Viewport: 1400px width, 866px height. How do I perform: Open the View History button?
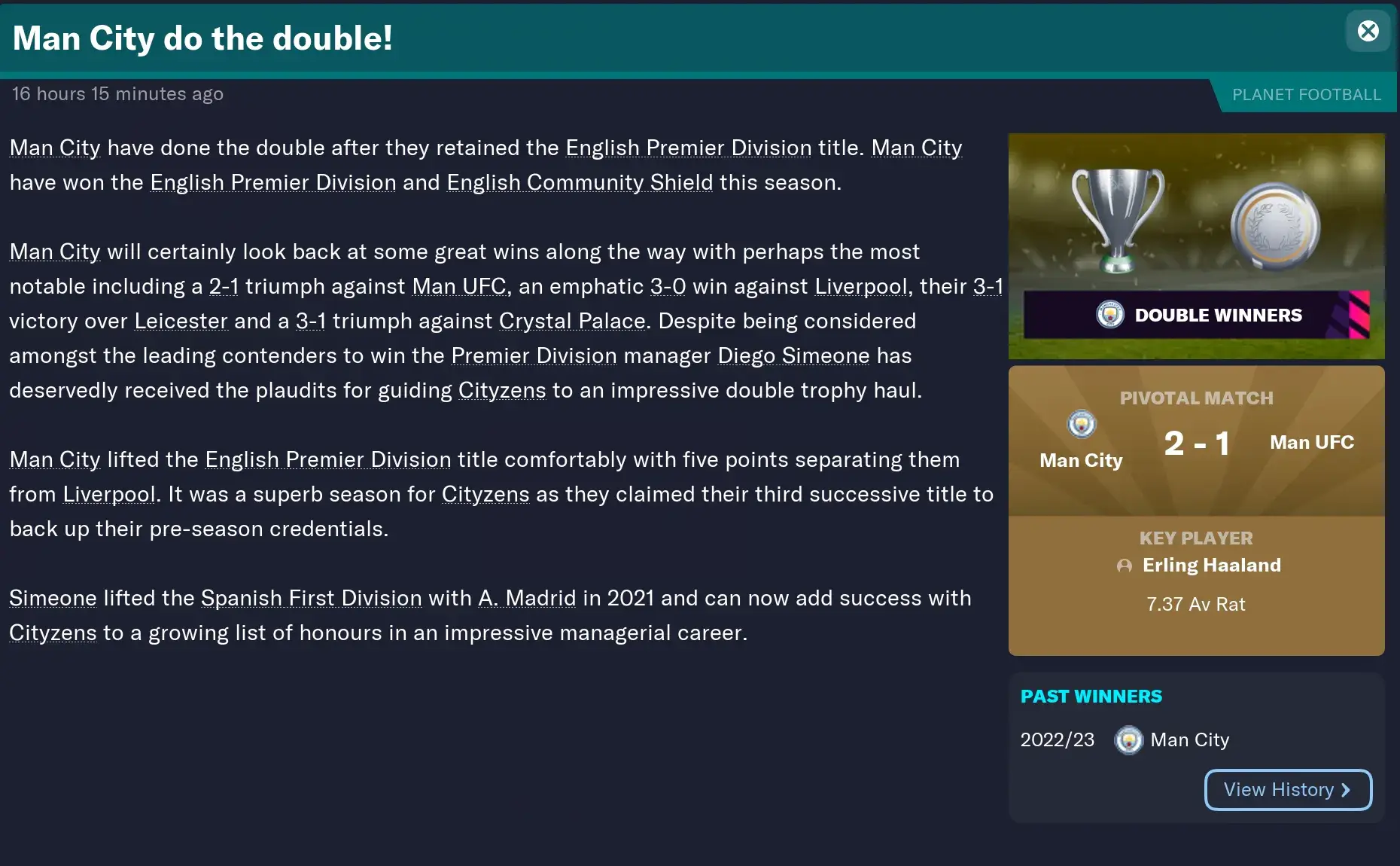click(x=1288, y=789)
